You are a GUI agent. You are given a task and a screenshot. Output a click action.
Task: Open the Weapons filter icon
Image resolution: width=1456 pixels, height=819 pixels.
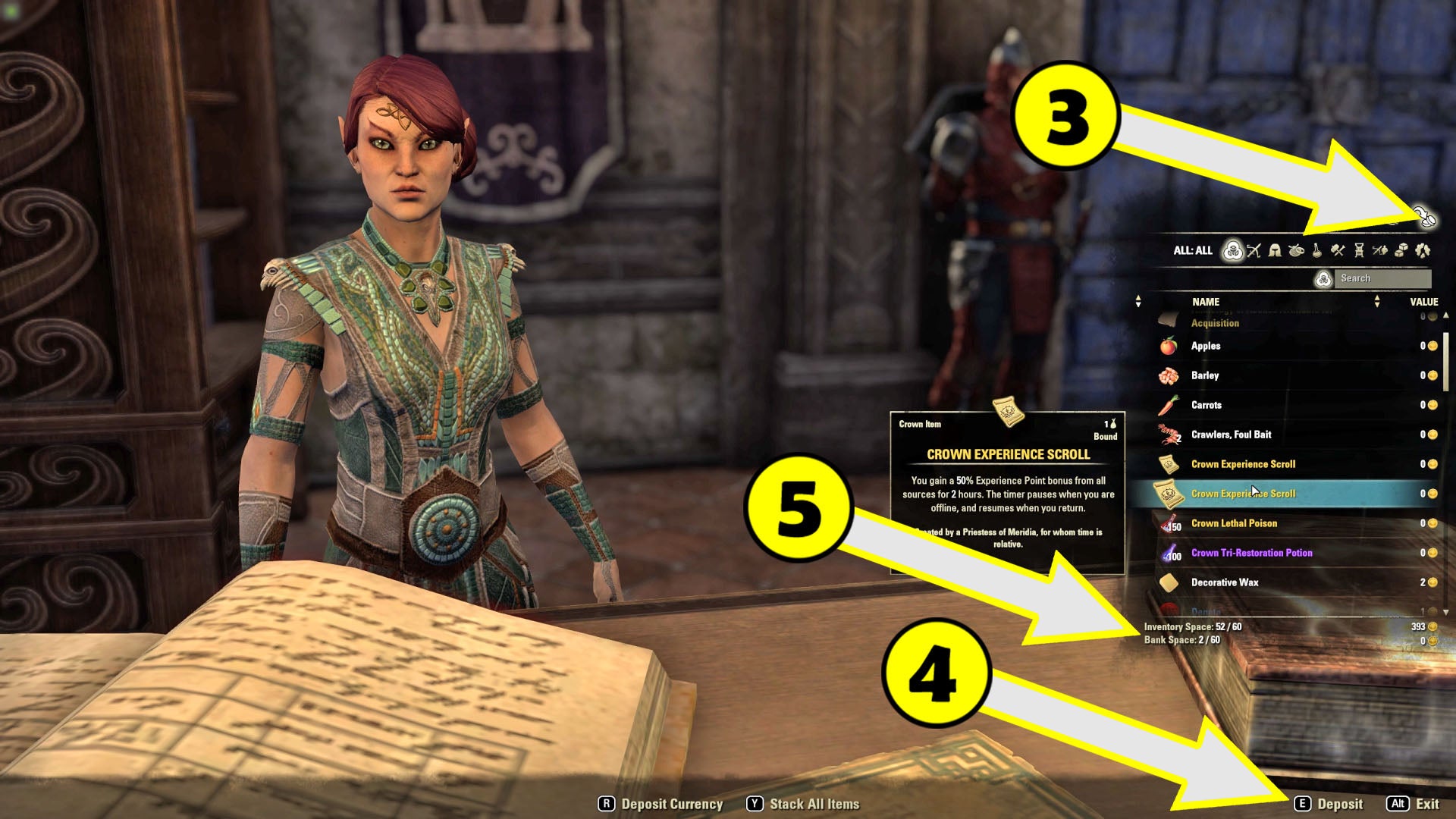tap(1255, 250)
